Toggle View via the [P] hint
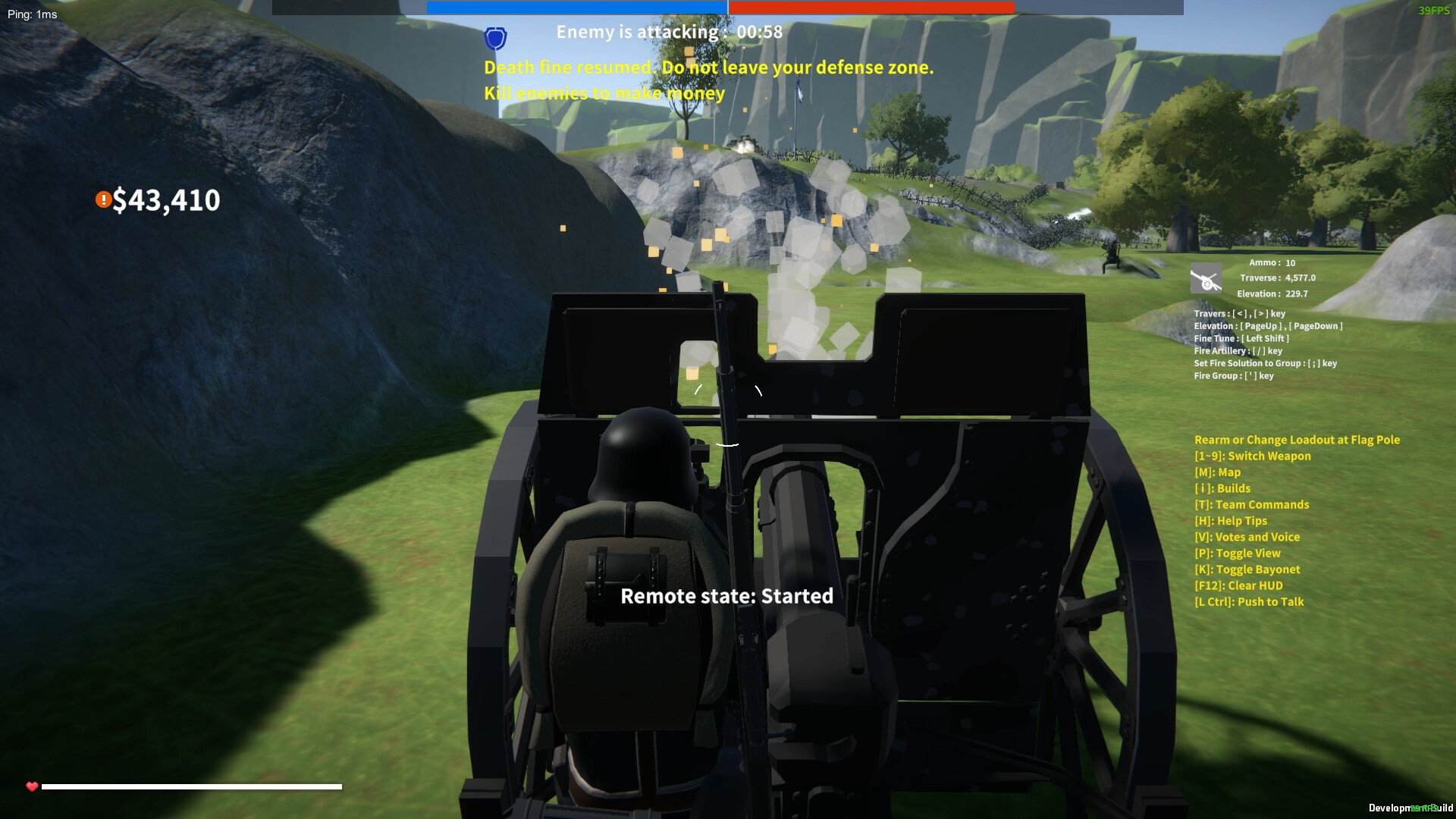 pyautogui.click(x=1237, y=553)
